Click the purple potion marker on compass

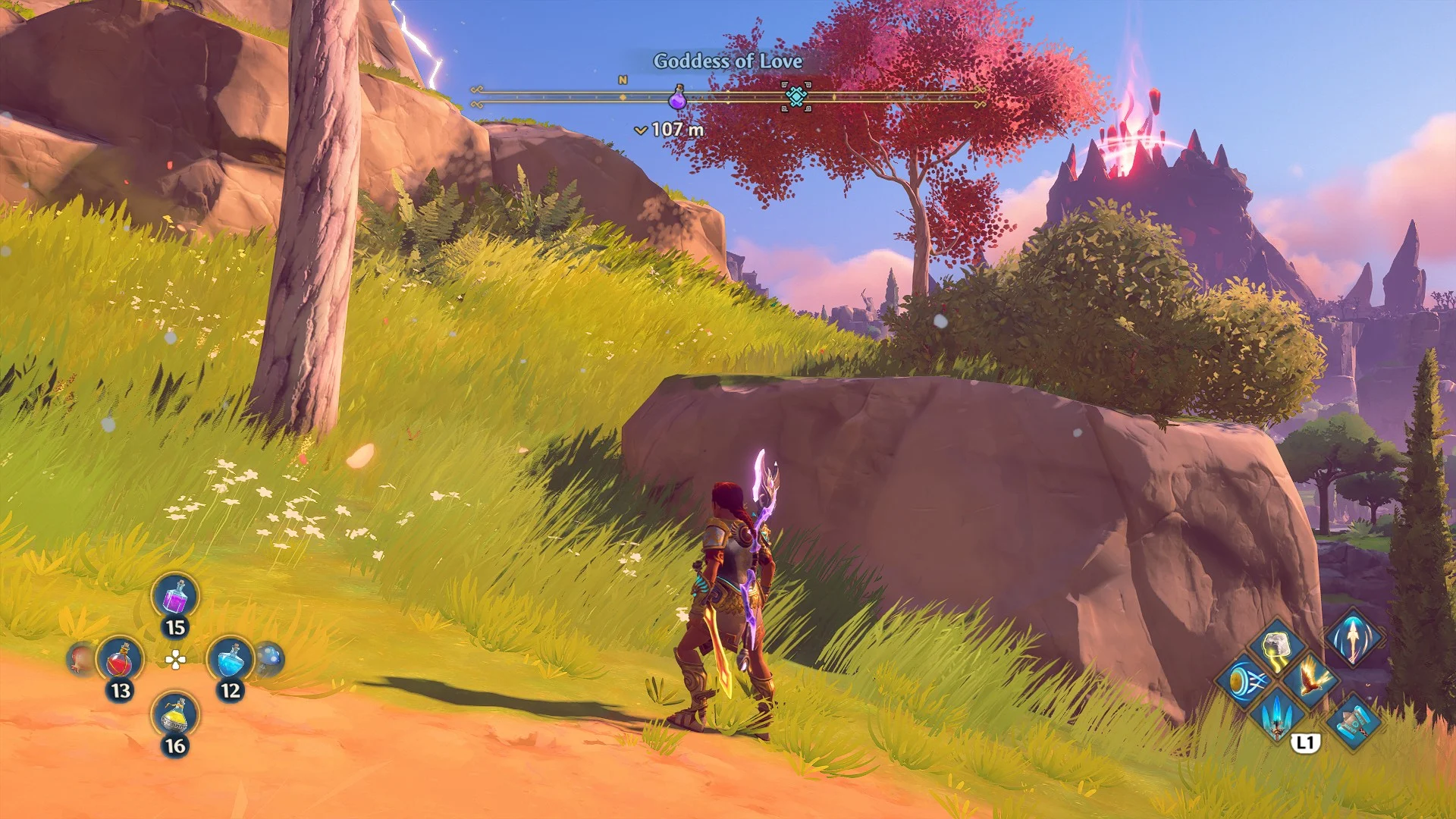pos(677,98)
